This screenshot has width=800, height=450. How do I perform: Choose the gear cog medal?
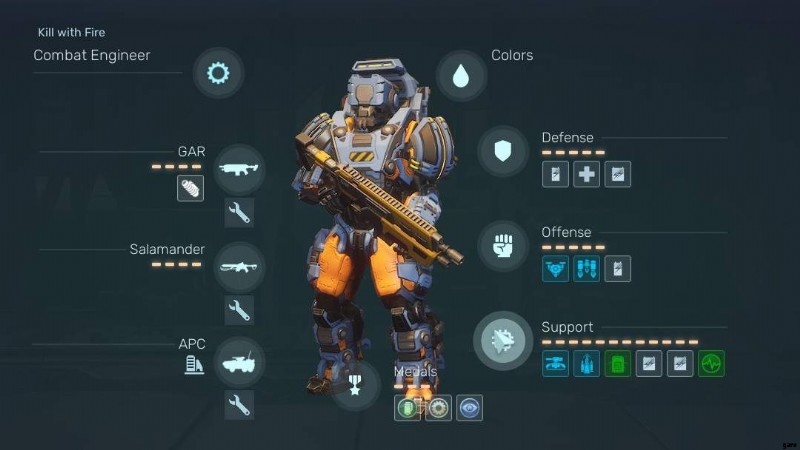coord(438,407)
